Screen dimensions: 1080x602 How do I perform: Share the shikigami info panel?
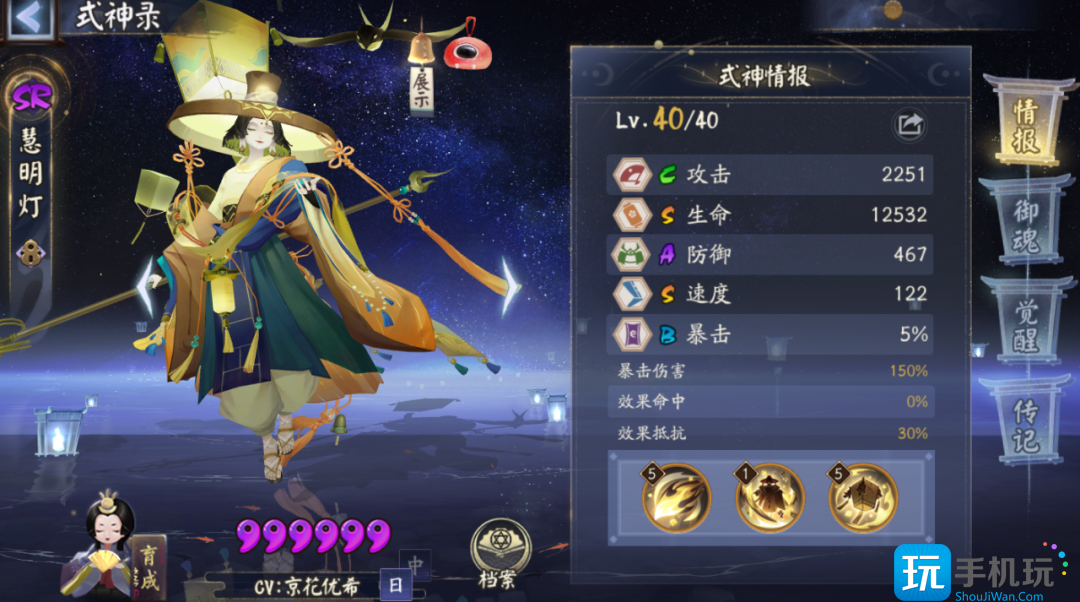pyautogui.click(x=909, y=124)
